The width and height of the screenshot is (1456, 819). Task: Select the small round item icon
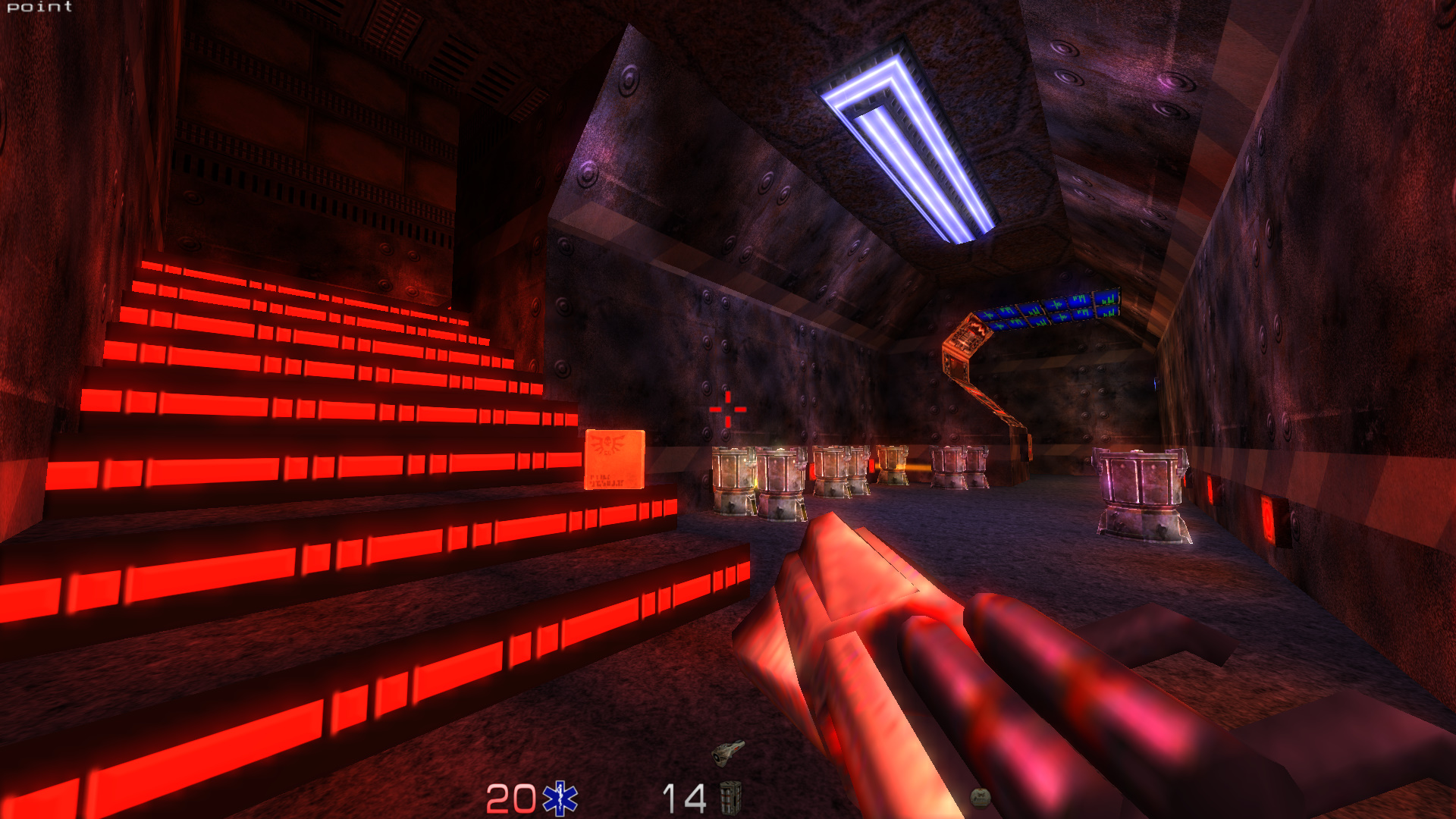point(980,796)
